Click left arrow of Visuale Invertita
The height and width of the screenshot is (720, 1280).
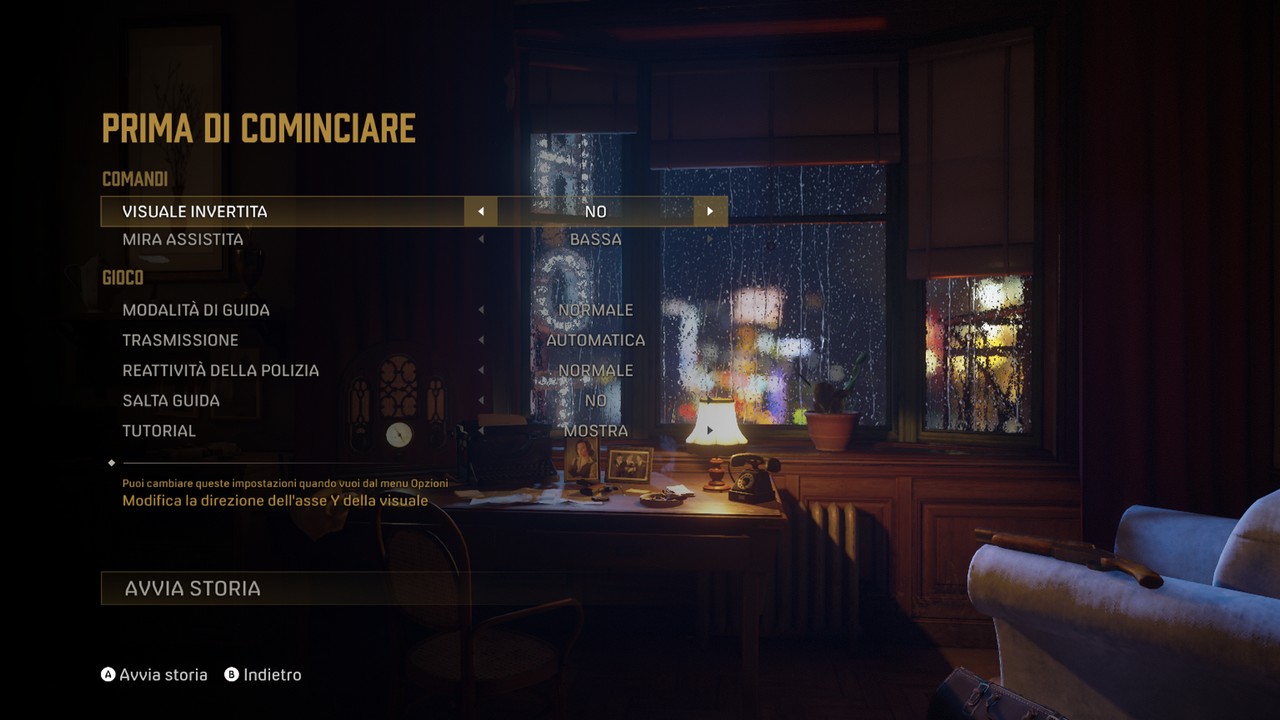[481, 212]
